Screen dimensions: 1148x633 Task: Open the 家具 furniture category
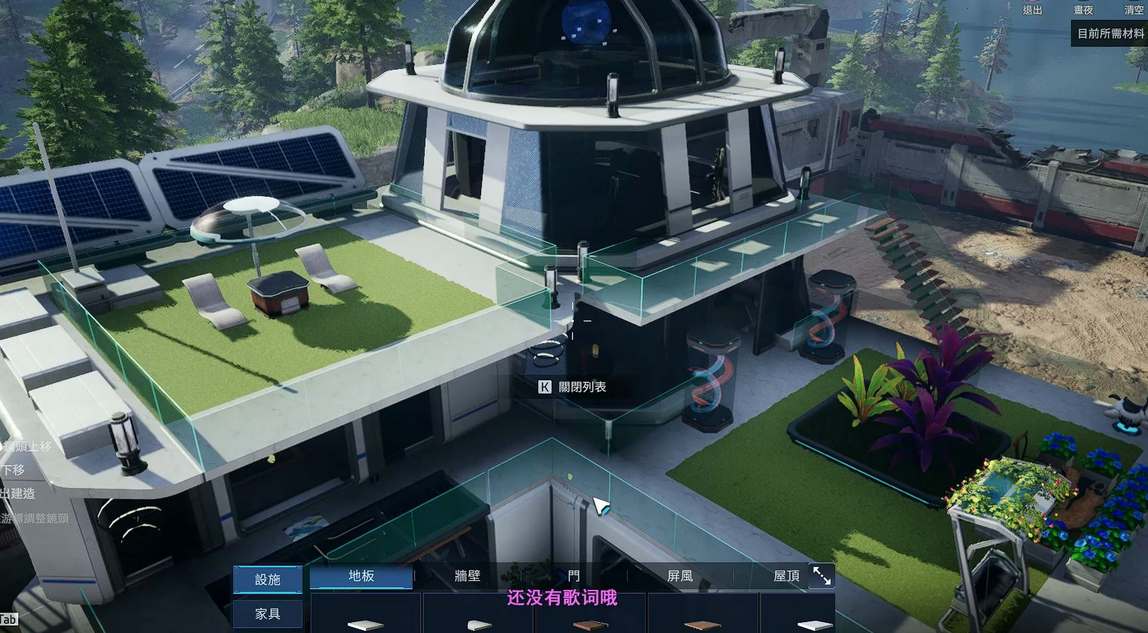coord(268,614)
